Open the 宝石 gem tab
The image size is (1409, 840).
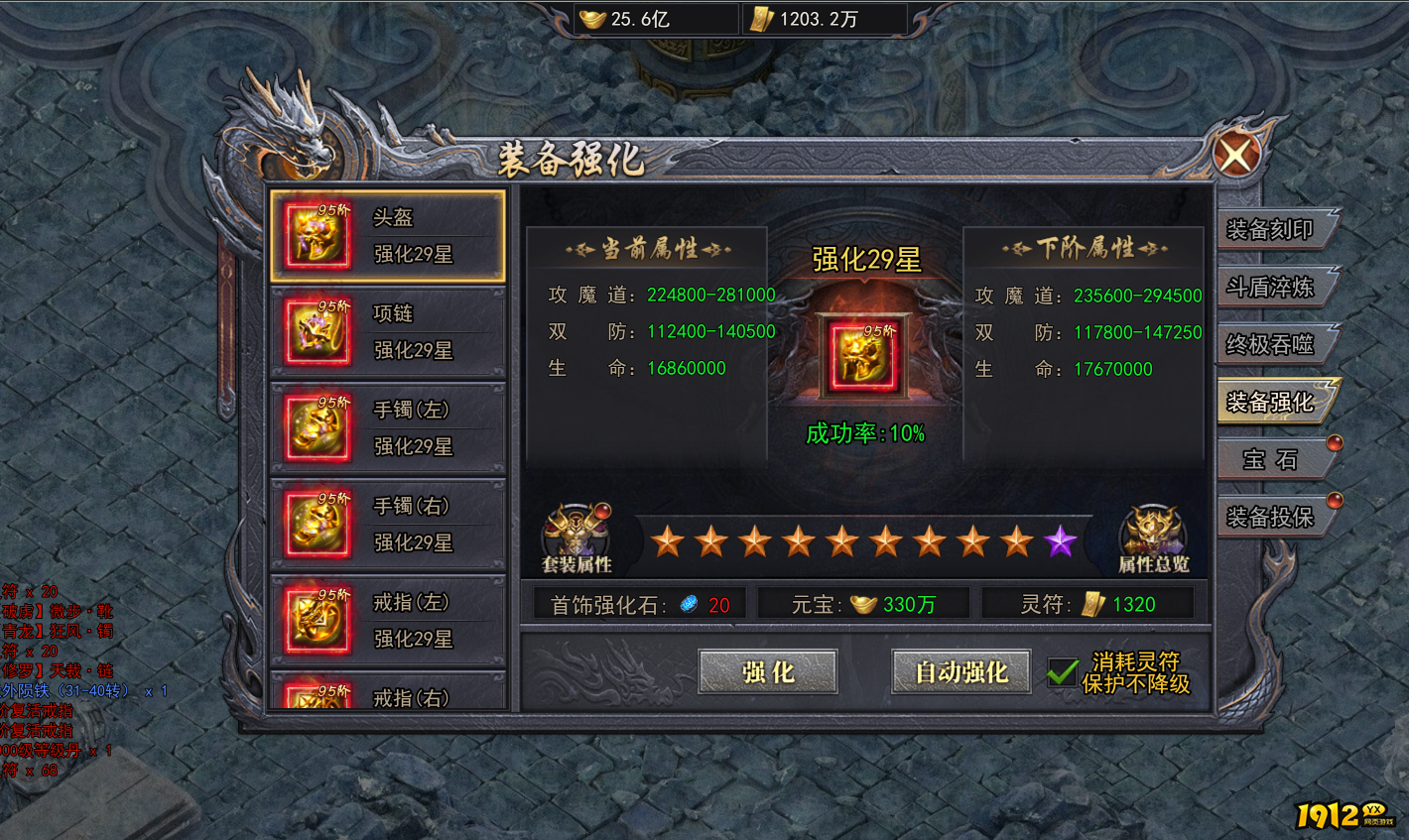(1270, 459)
